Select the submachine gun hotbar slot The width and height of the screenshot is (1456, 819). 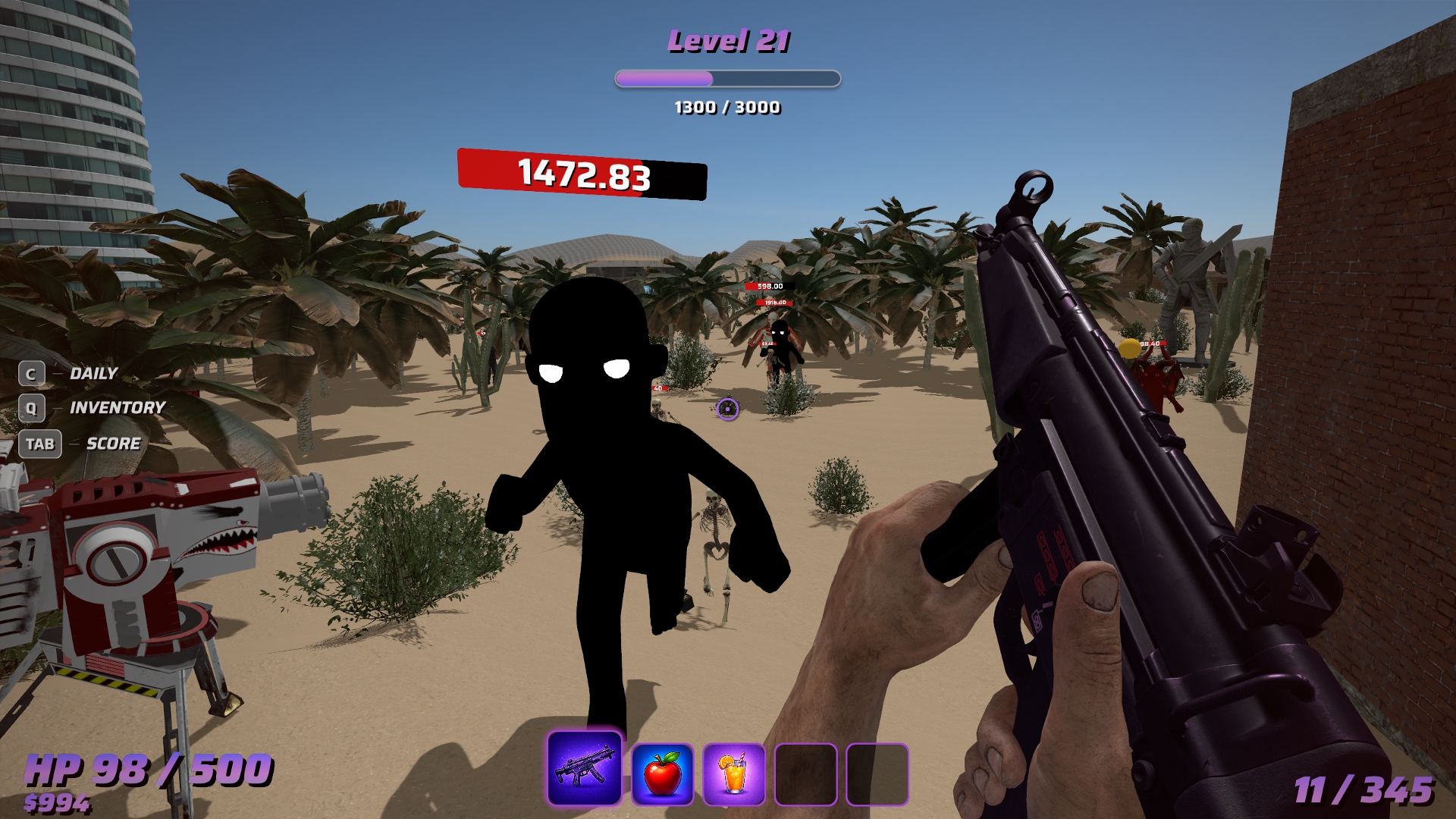(584, 768)
